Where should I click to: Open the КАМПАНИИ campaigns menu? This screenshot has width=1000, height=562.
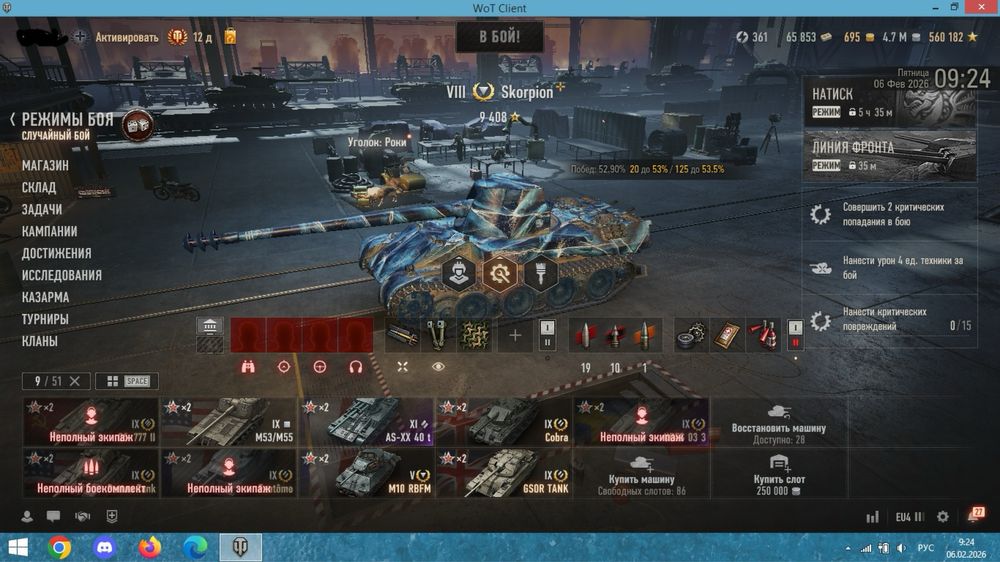click(50, 231)
